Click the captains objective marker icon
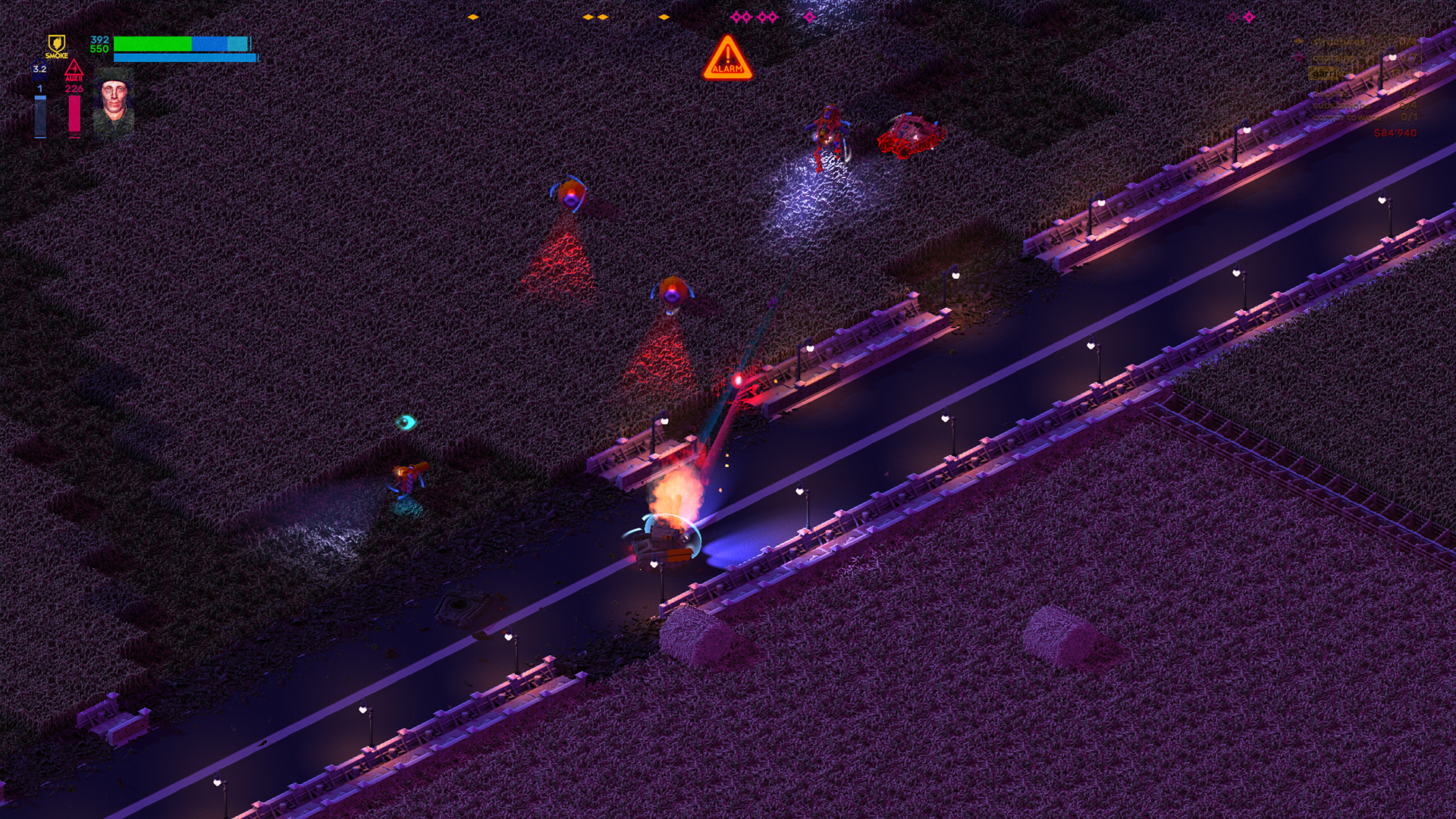The height and width of the screenshot is (819, 1456). click(1299, 58)
